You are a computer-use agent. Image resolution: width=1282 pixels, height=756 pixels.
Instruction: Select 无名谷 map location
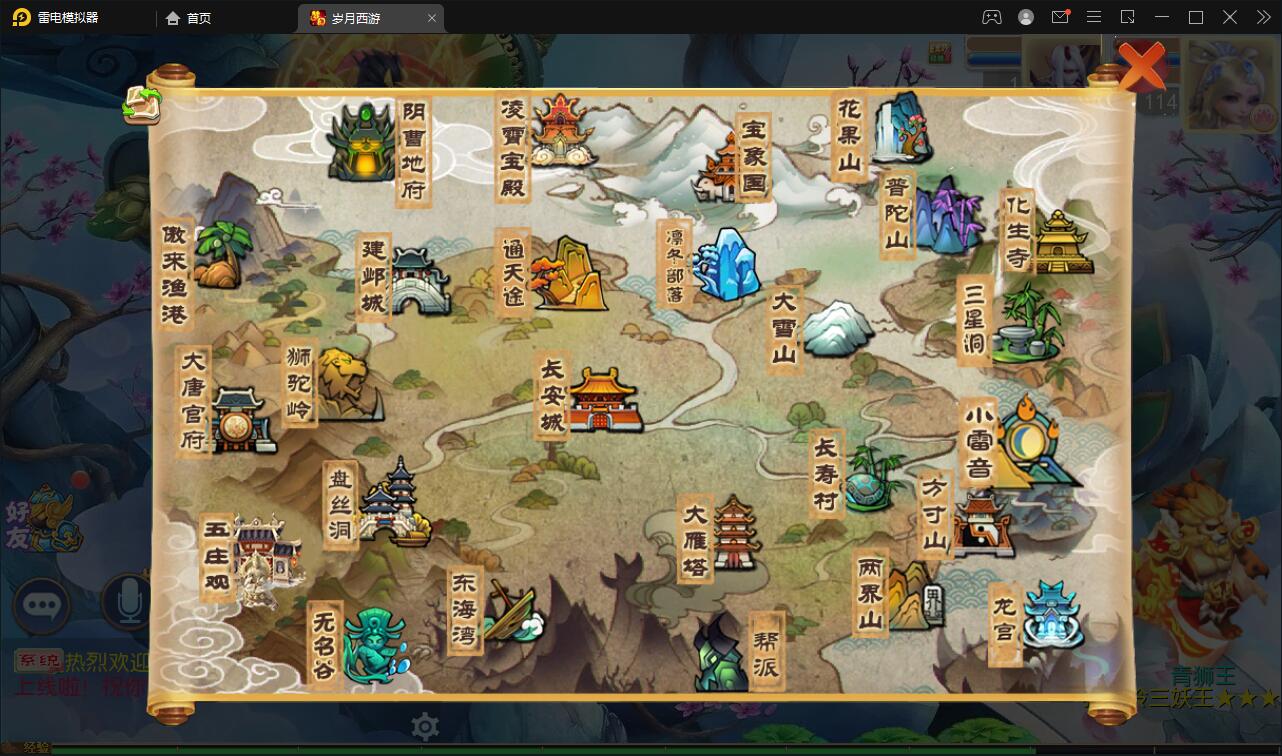[x=373, y=645]
